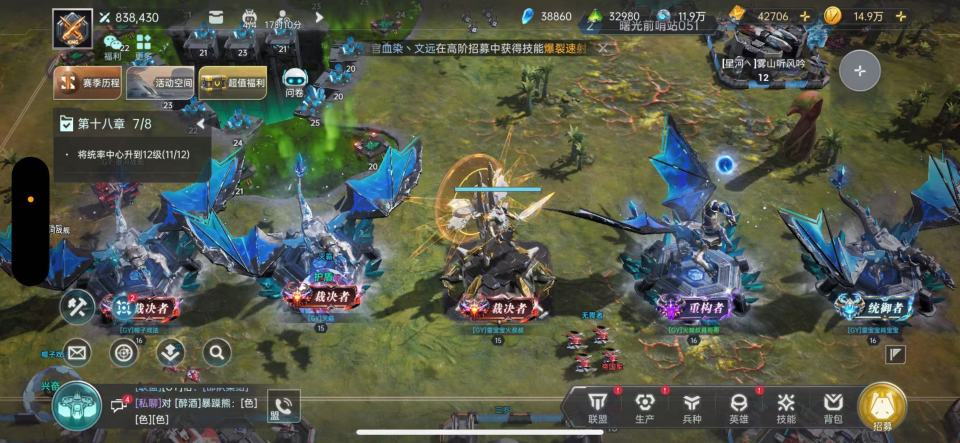
Task: Open the 英雄 heroes menu
Action: tap(739, 406)
